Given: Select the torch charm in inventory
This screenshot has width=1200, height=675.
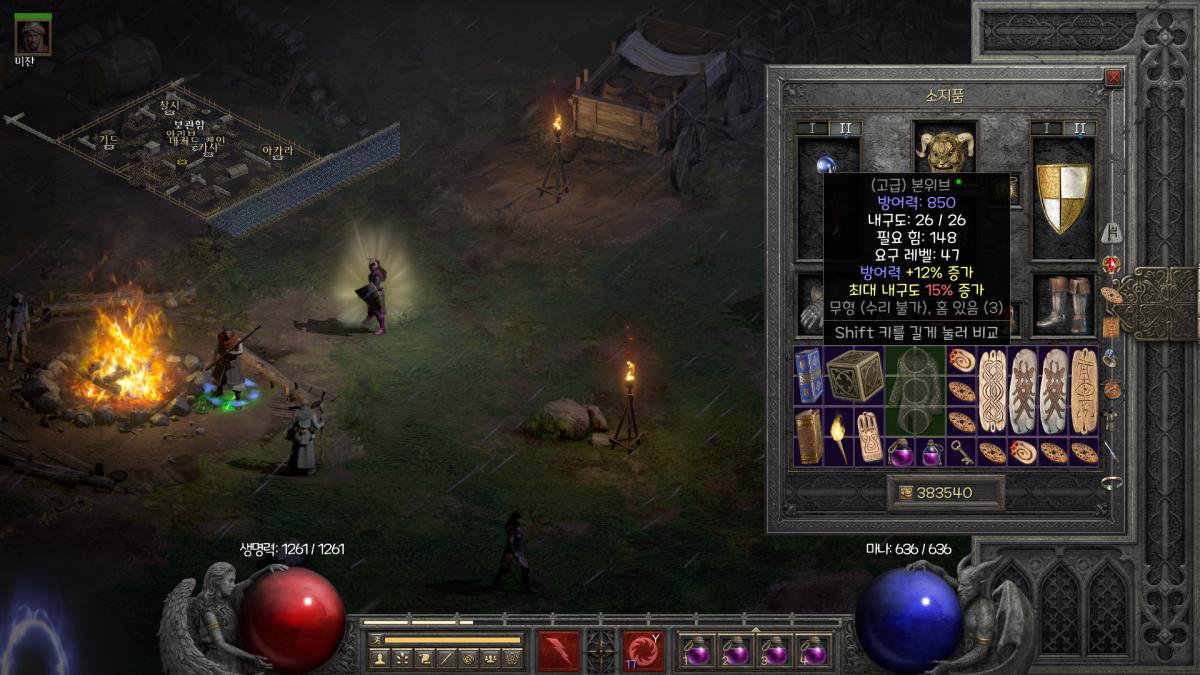Looking at the screenshot, I should click(838, 436).
